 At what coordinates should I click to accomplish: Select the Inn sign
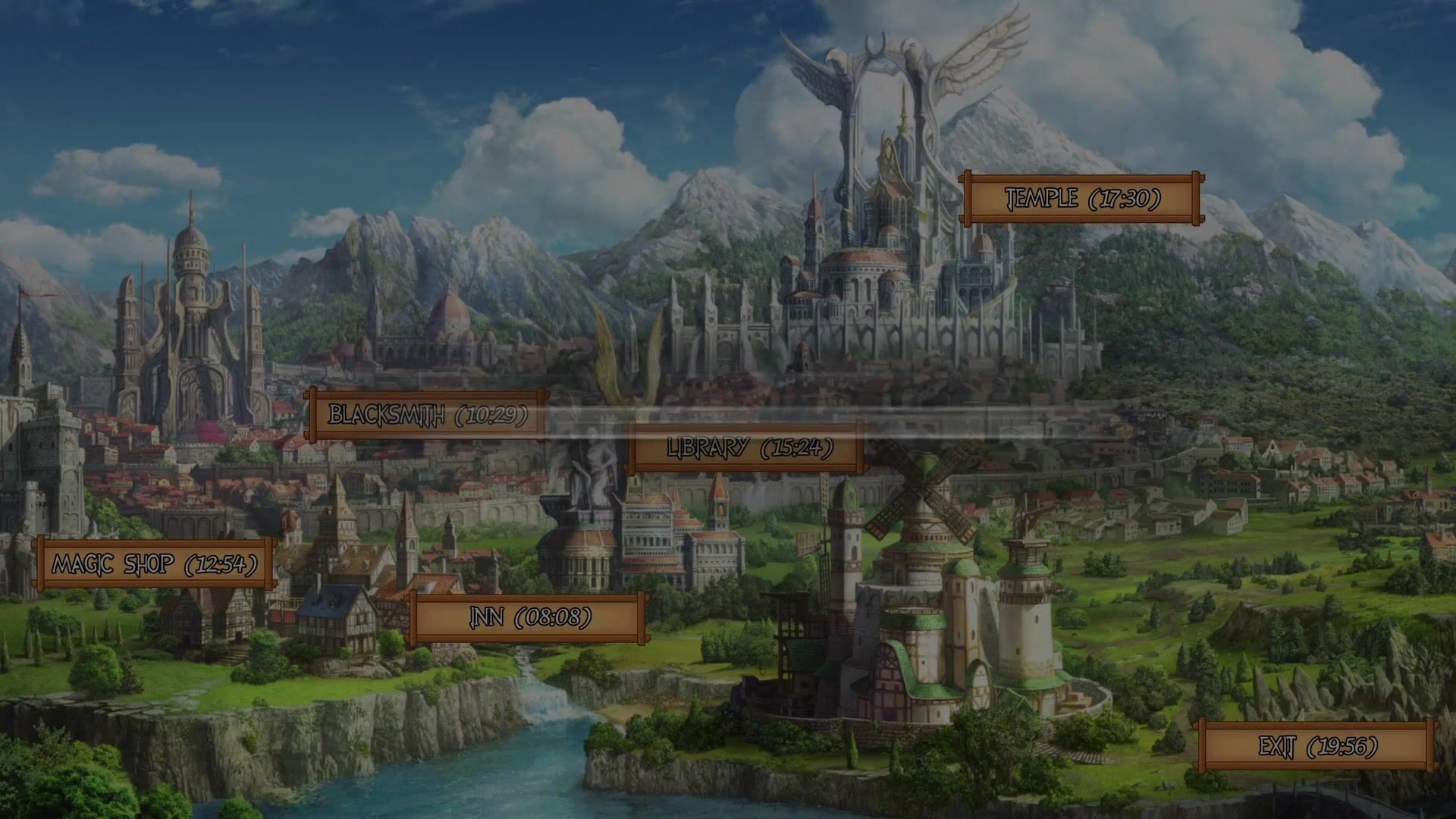click(x=529, y=617)
